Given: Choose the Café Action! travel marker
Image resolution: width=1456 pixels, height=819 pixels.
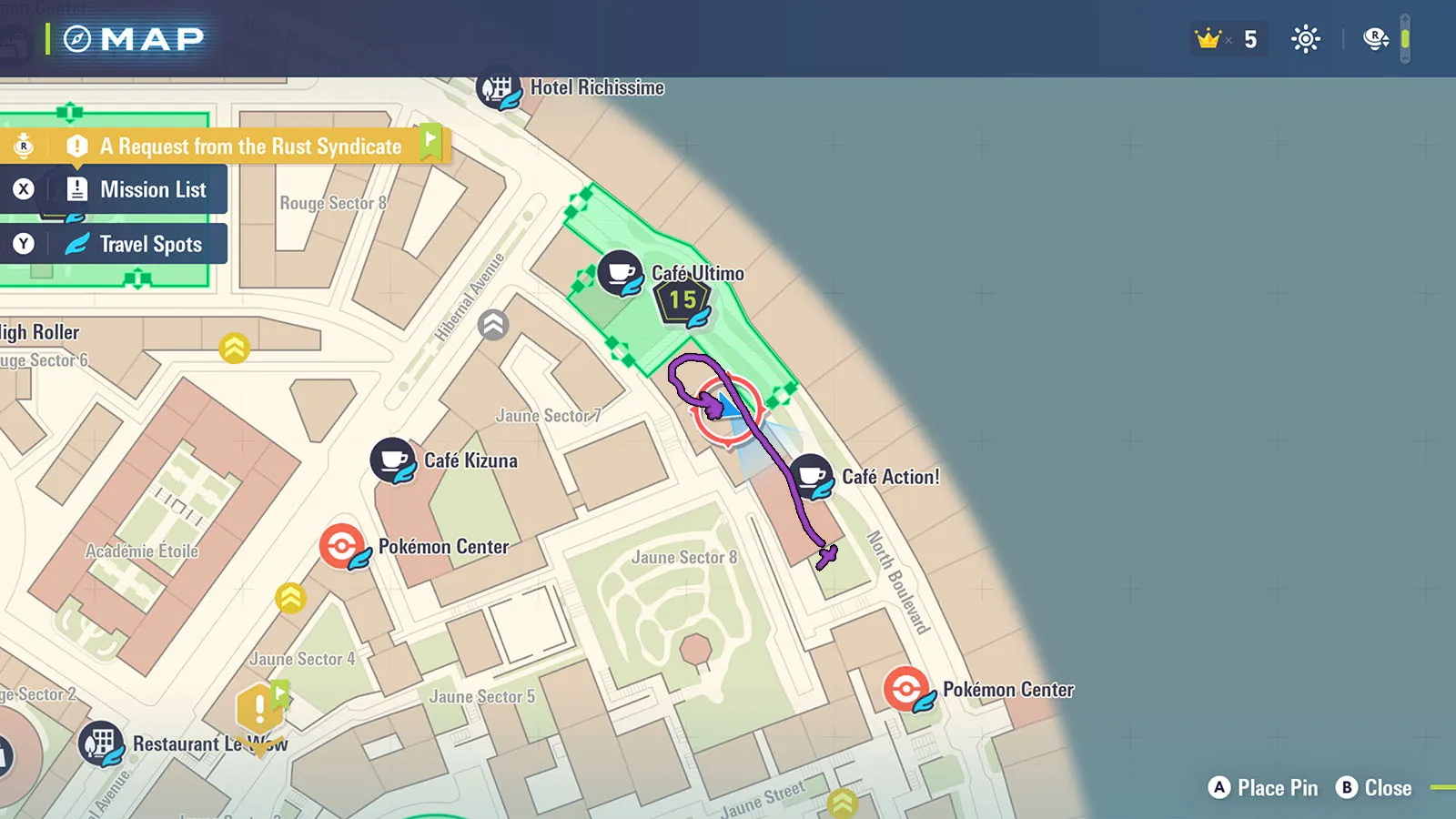Looking at the screenshot, I should point(811,476).
